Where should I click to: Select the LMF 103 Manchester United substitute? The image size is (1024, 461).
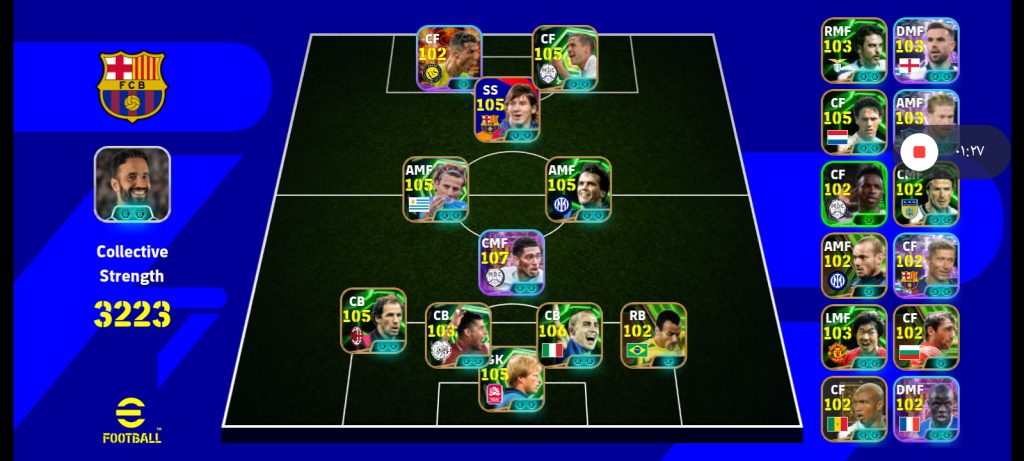pos(854,338)
